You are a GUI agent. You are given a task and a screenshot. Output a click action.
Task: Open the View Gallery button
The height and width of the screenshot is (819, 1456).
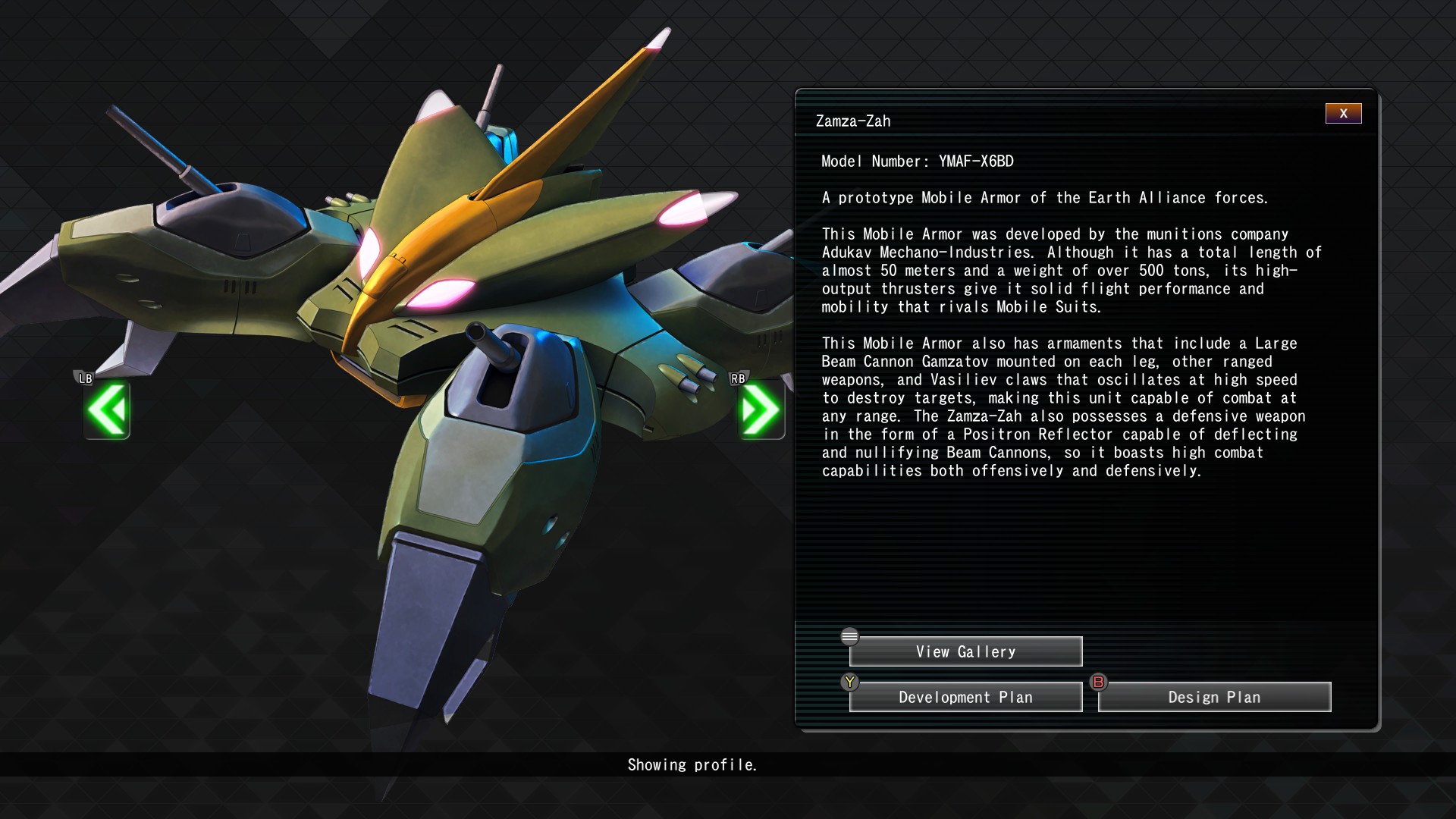click(965, 651)
